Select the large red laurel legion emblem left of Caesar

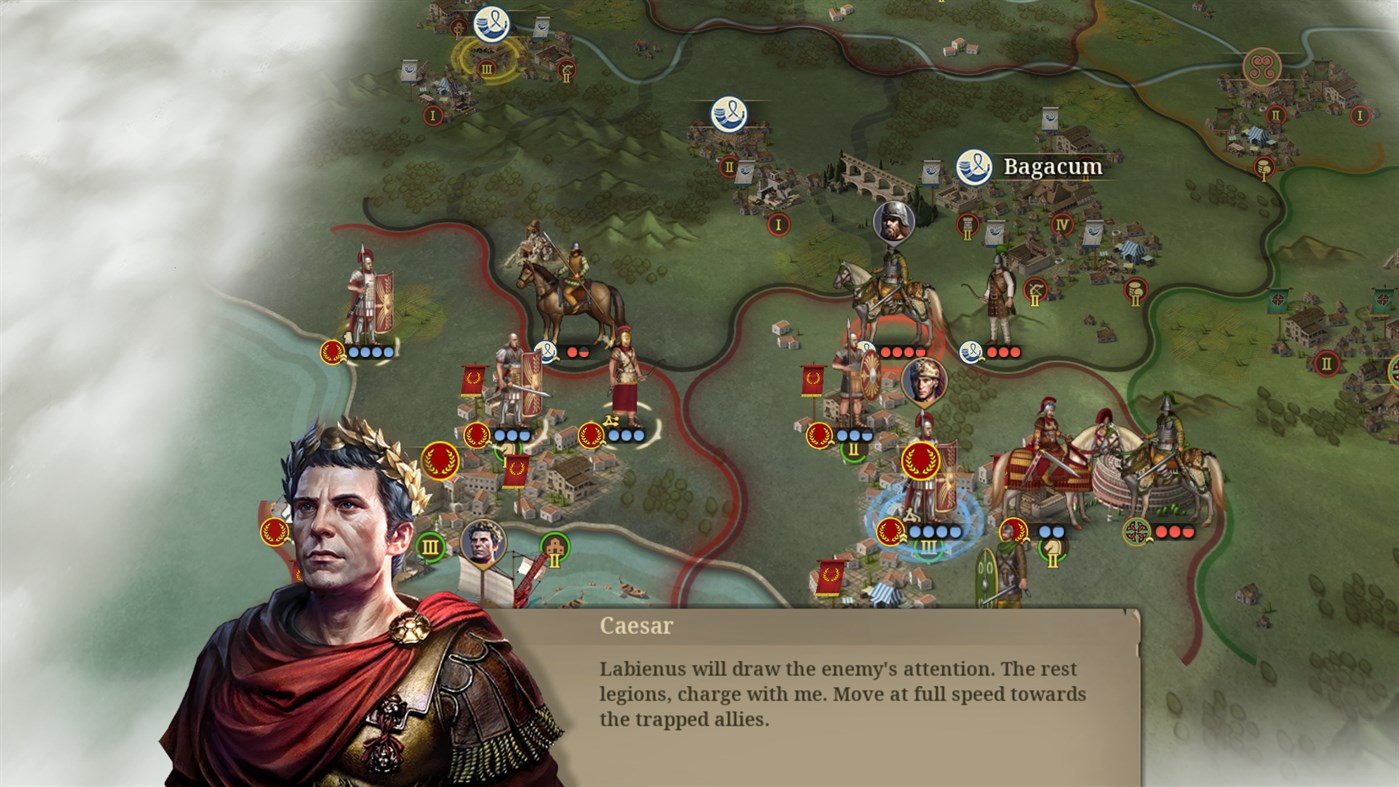click(441, 463)
